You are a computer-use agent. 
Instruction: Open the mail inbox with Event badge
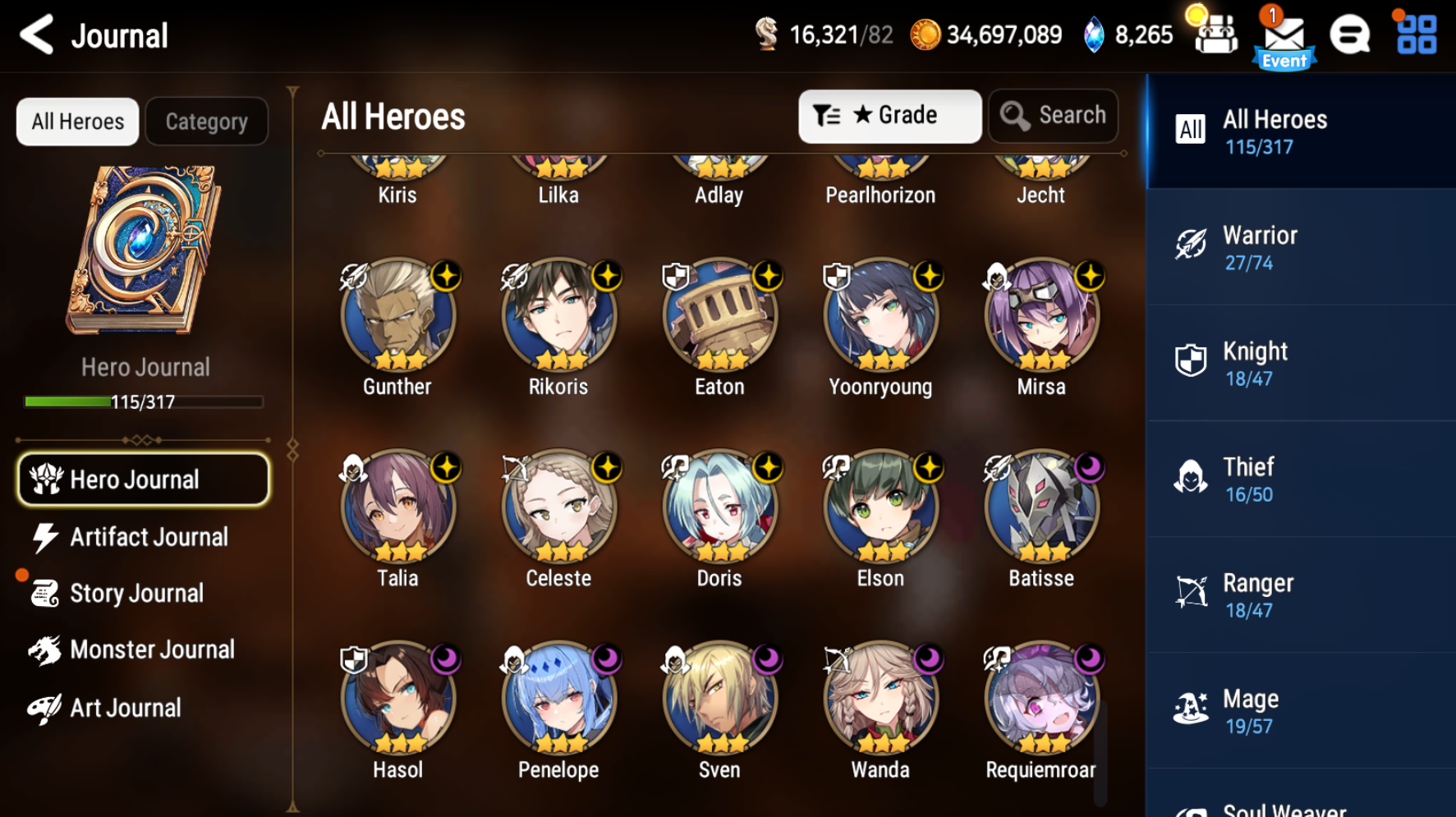(x=1284, y=33)
